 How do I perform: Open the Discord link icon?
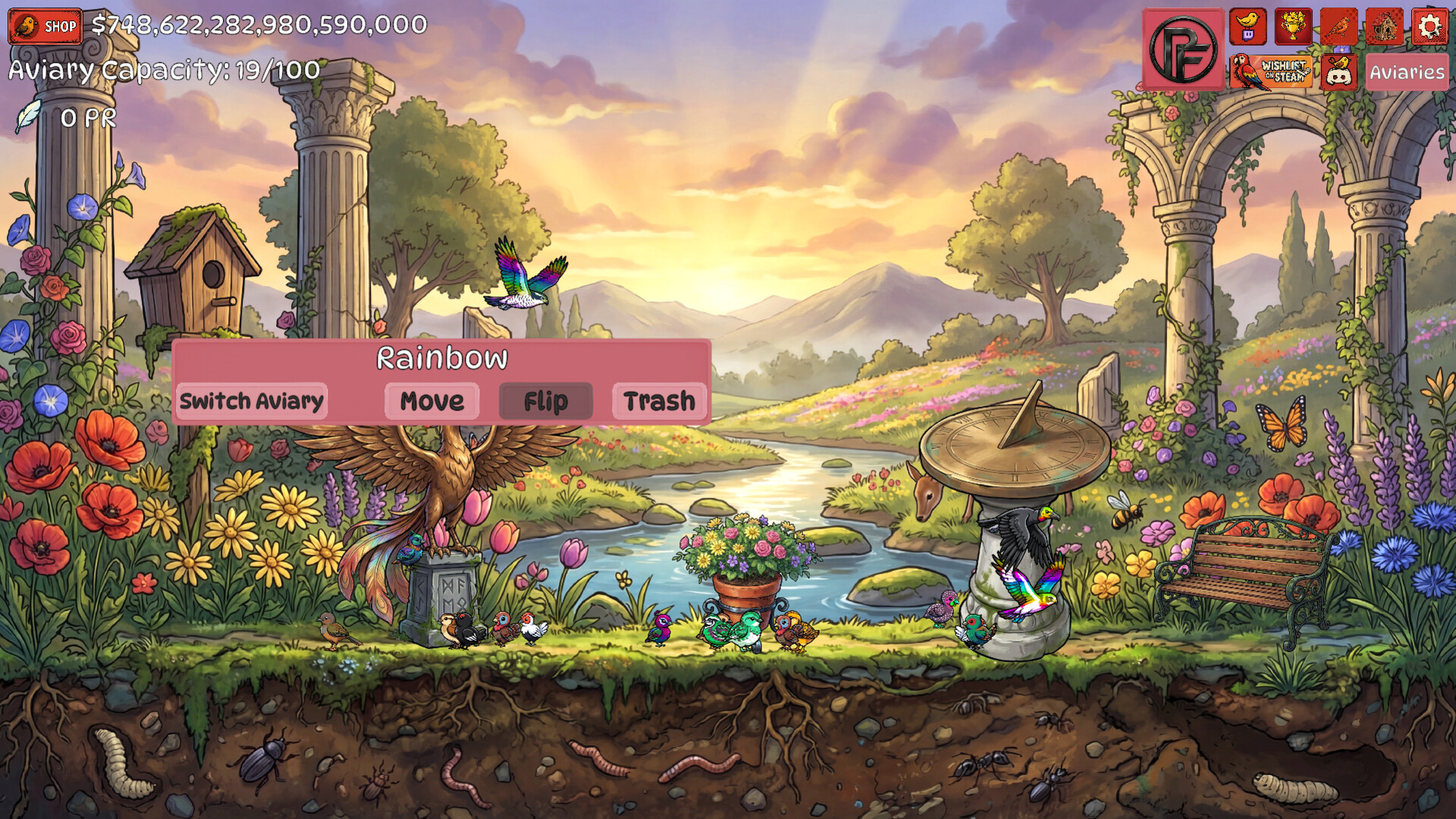[1338, 72]
